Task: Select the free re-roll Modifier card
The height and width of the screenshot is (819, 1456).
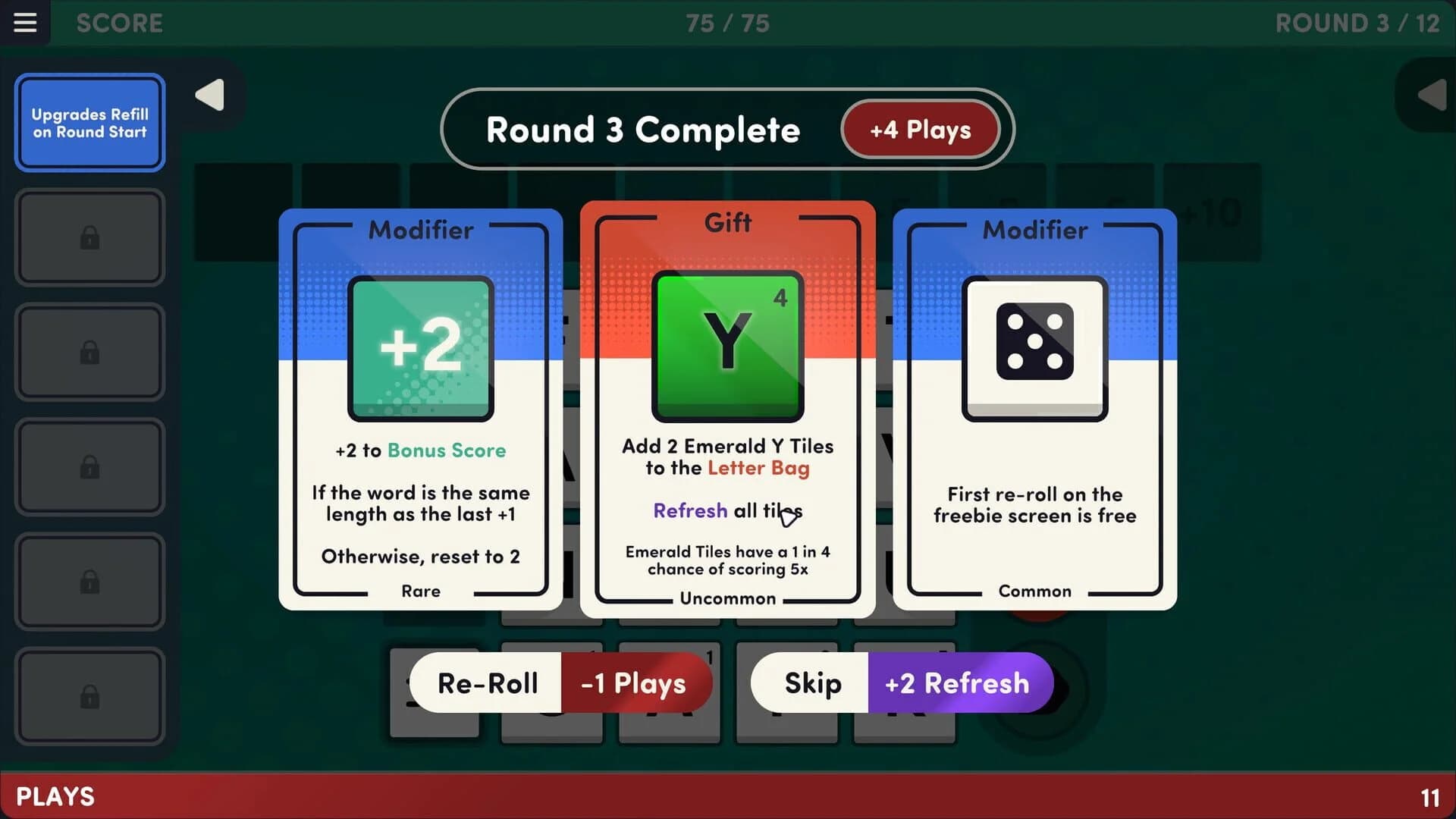Action: point(1034,409)
